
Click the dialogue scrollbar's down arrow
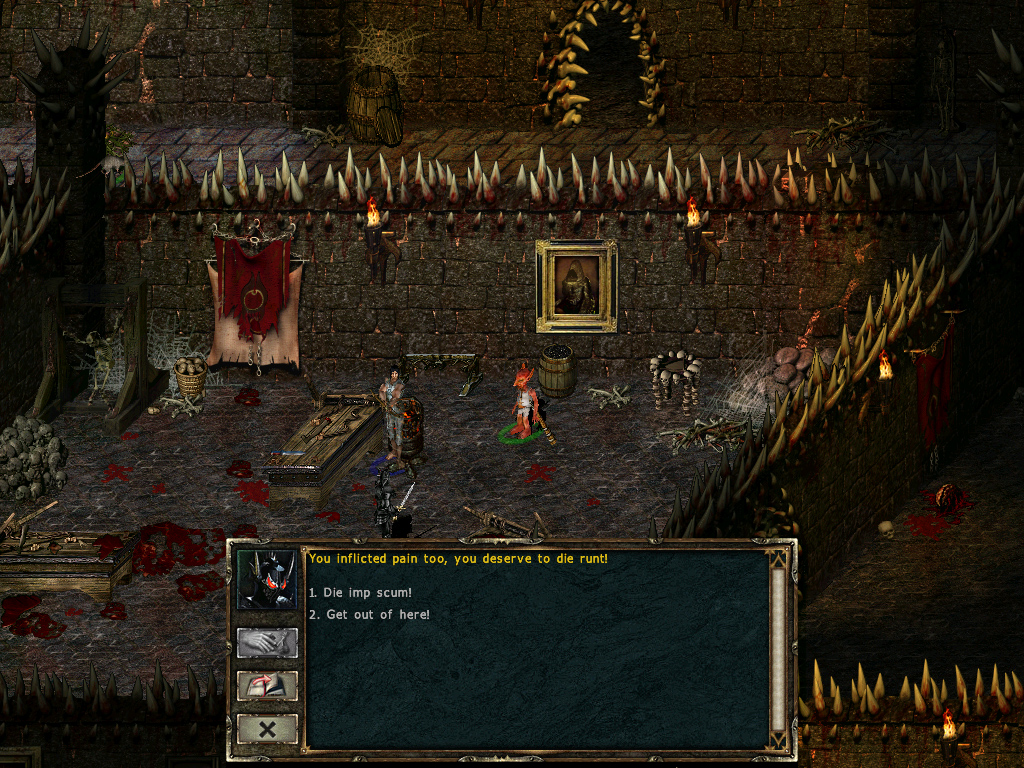pyautogui.click(x=778, y=740)
